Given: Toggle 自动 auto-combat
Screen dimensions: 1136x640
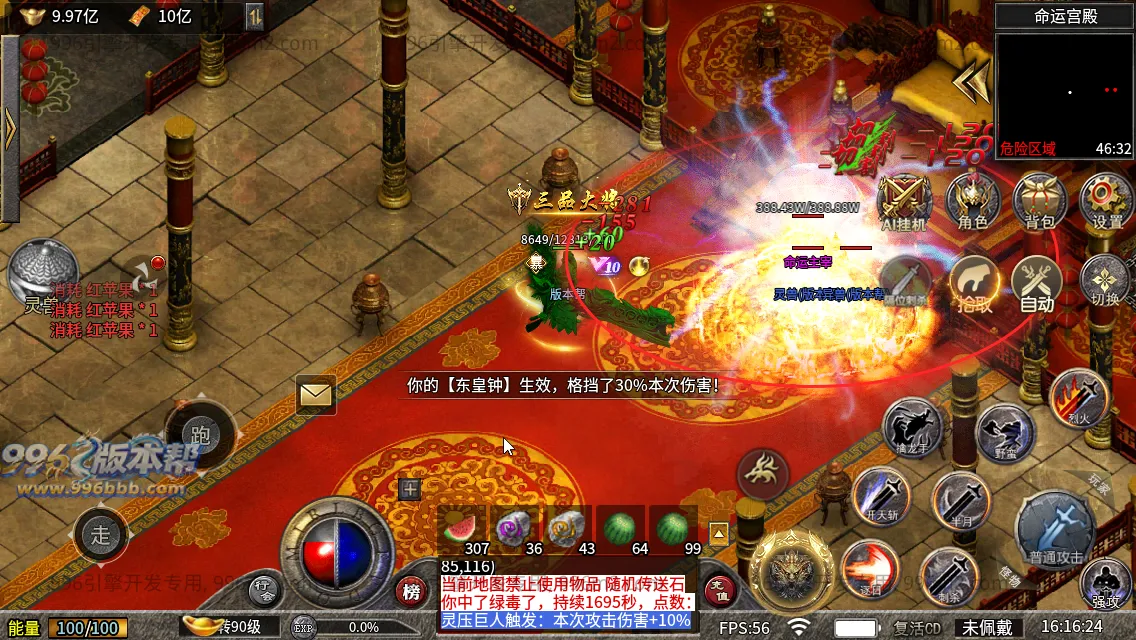Looking at the screenshot, I should pyautogui.click(x=1037, y=283).
